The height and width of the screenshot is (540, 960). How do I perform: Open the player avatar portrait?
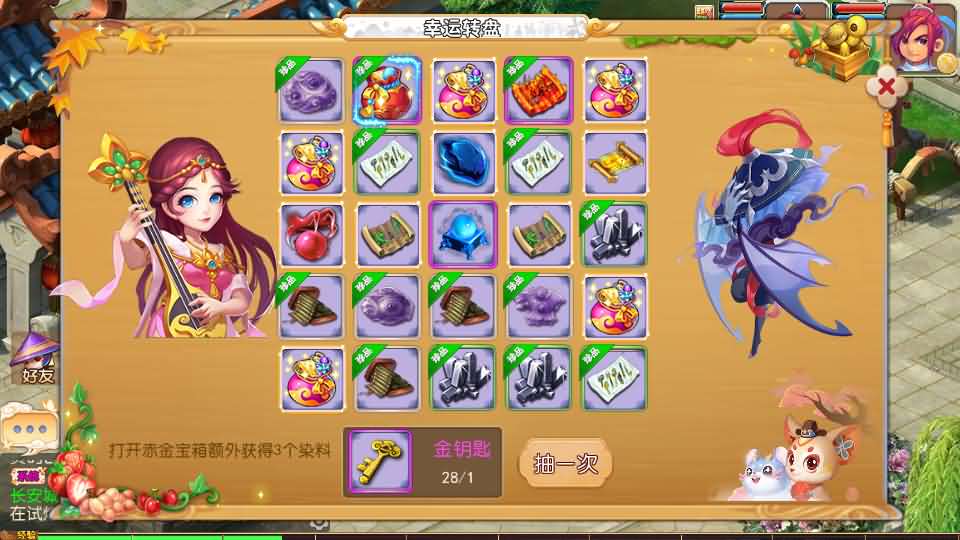point(921,38)
